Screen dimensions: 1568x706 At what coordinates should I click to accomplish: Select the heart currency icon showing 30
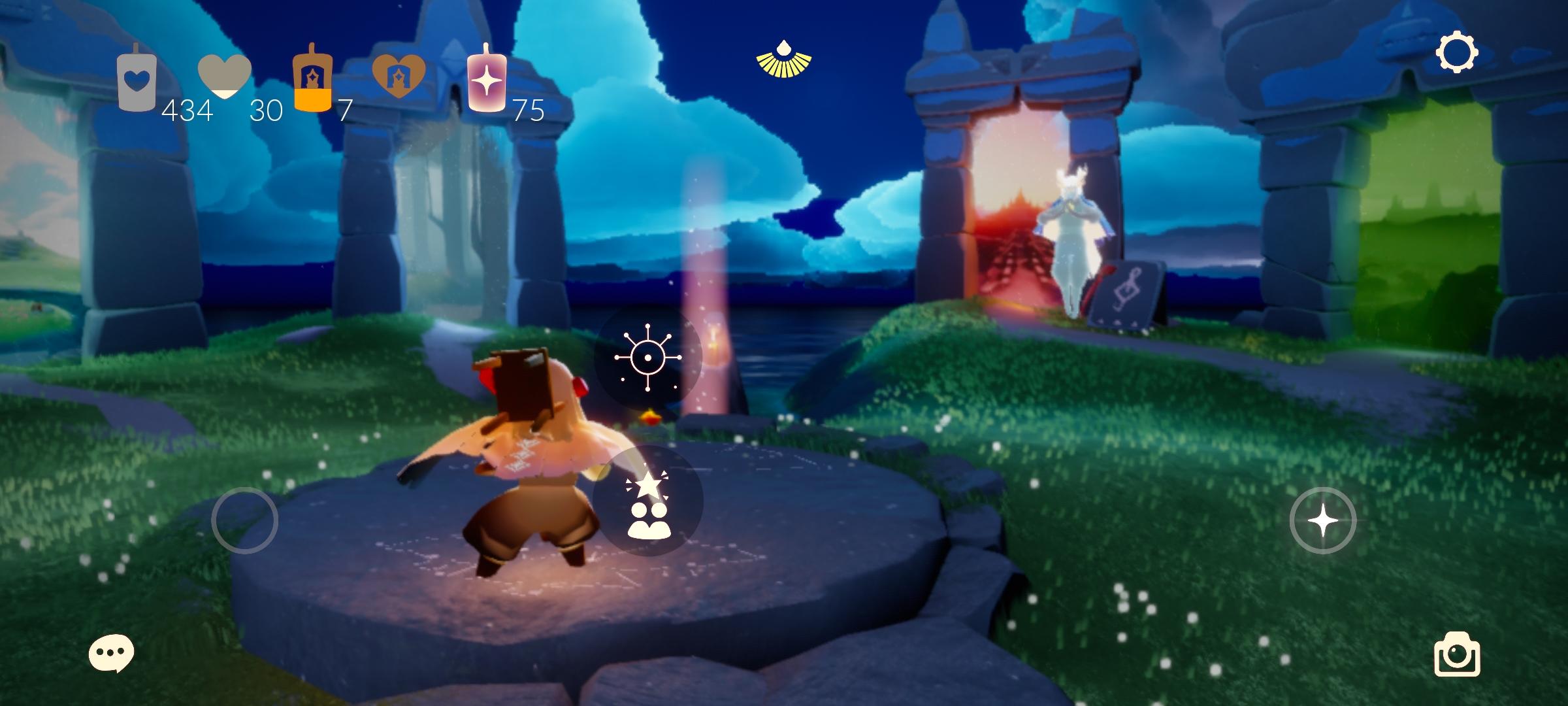click(225, 75)
